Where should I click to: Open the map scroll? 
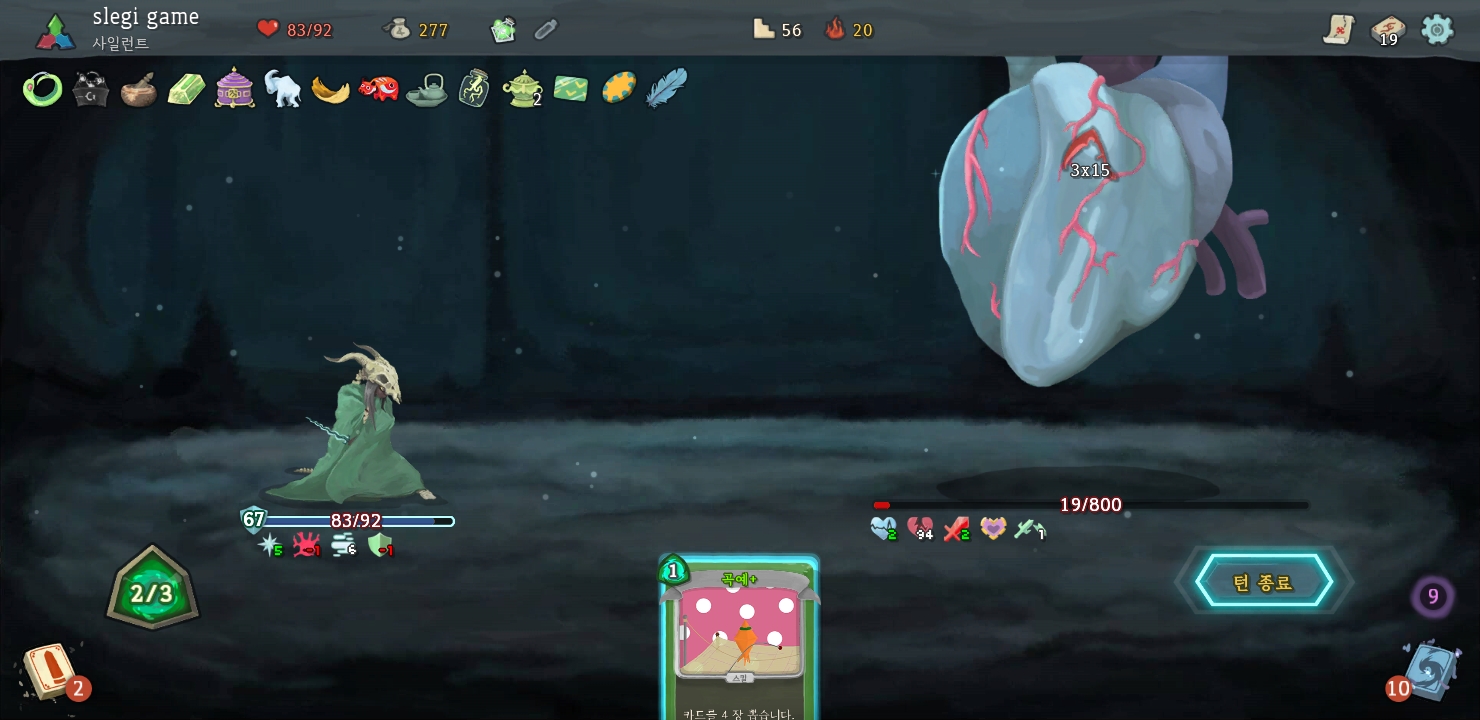1338,30
